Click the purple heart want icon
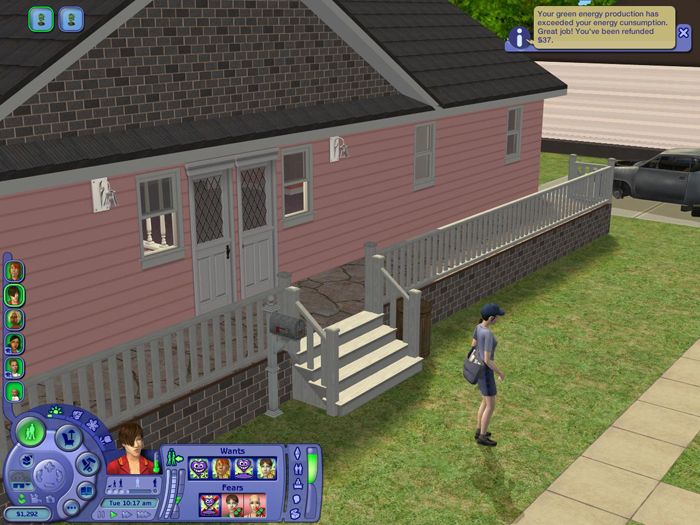 pyautogui.click(x=242, y=467)
